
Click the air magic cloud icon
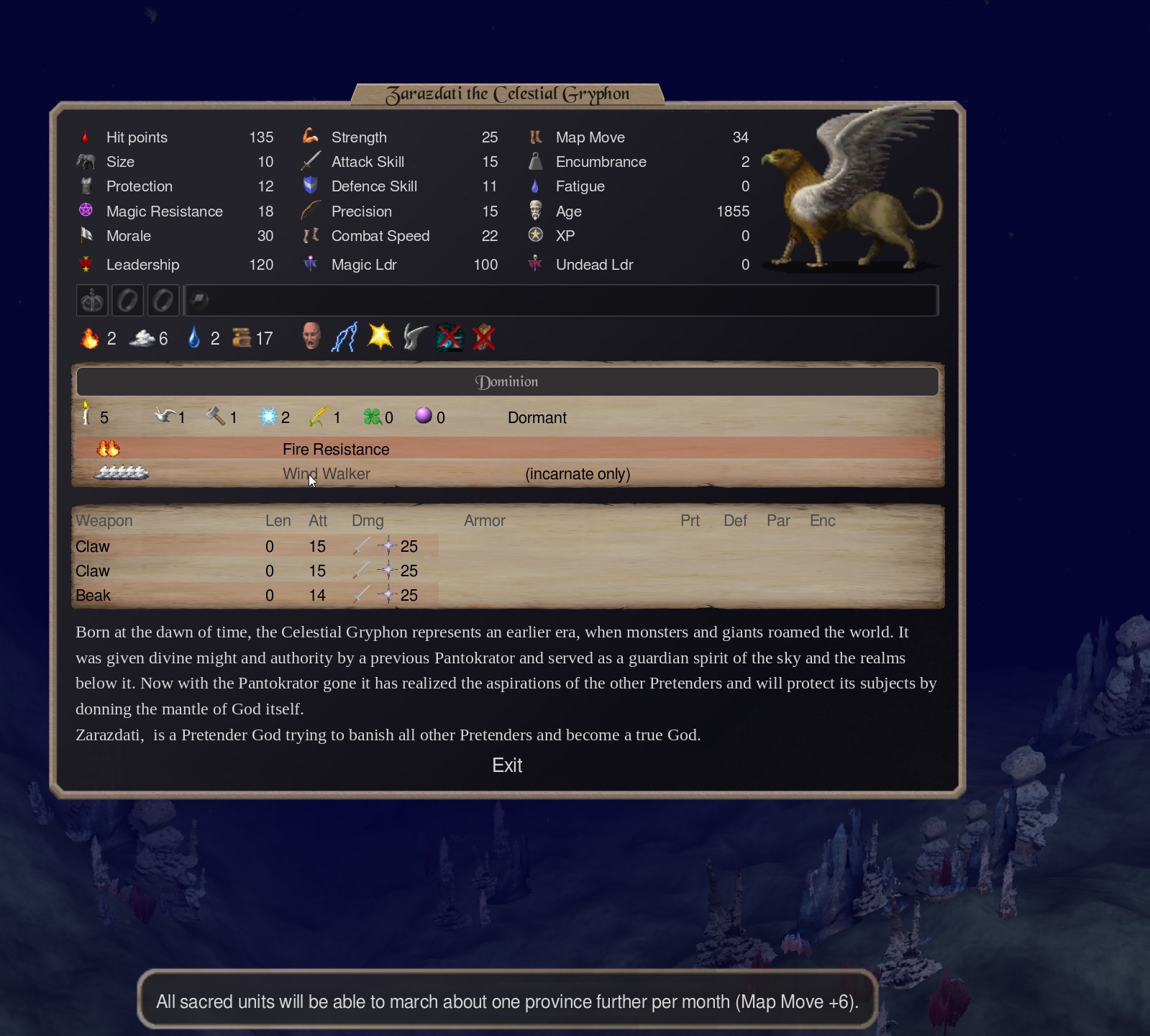[142, 338]
